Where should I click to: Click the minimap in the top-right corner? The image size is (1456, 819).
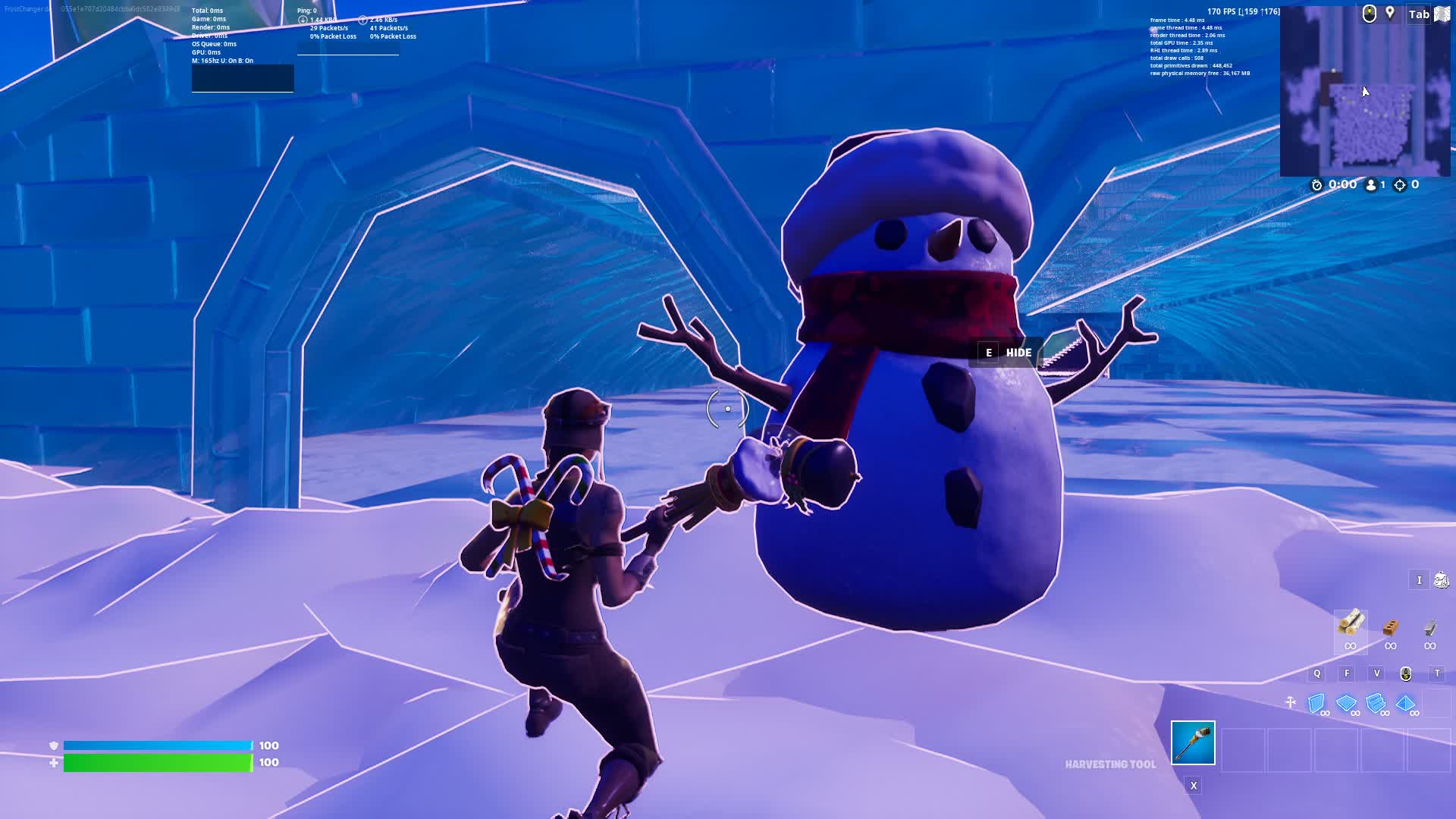pos(1365,99)
